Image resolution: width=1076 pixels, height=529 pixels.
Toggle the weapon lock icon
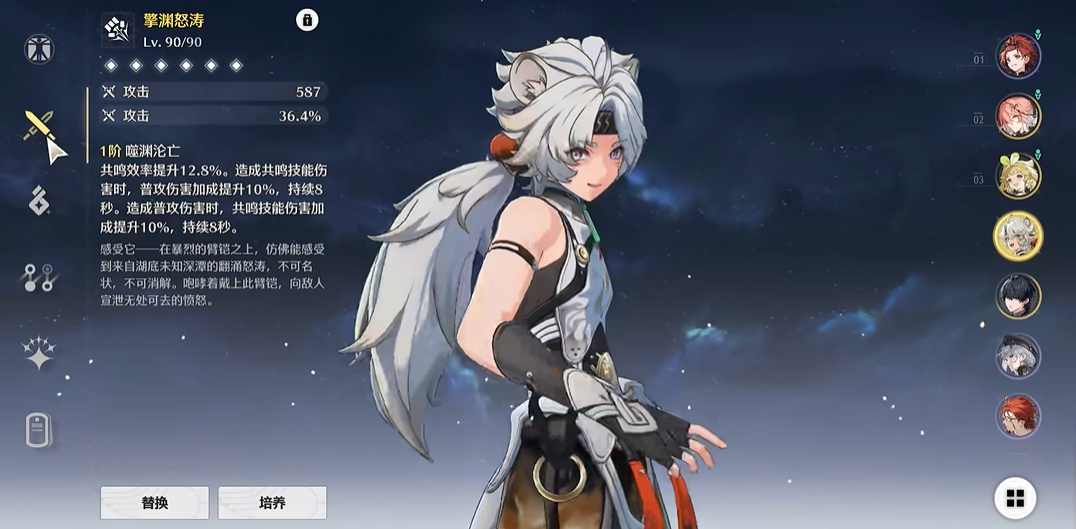coord(307,20)
